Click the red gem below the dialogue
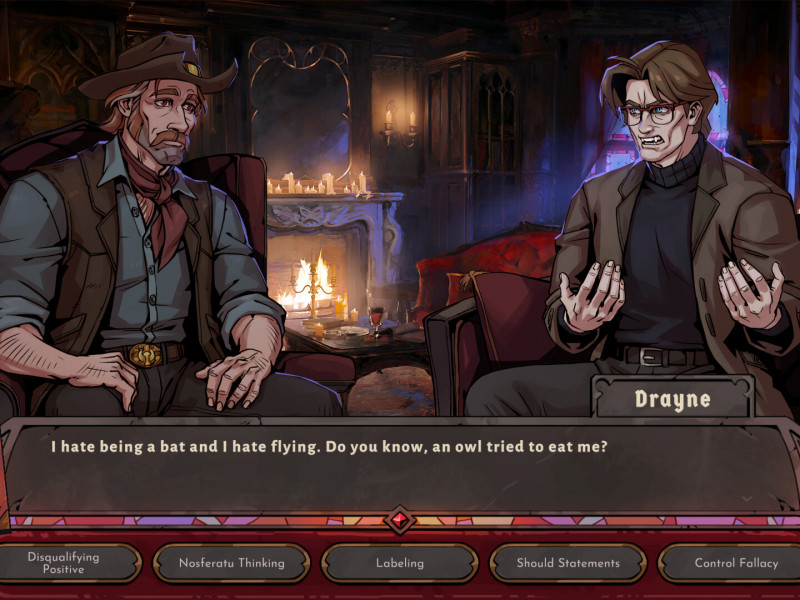Viewport: 800px width, 600px height. (400, 520)
